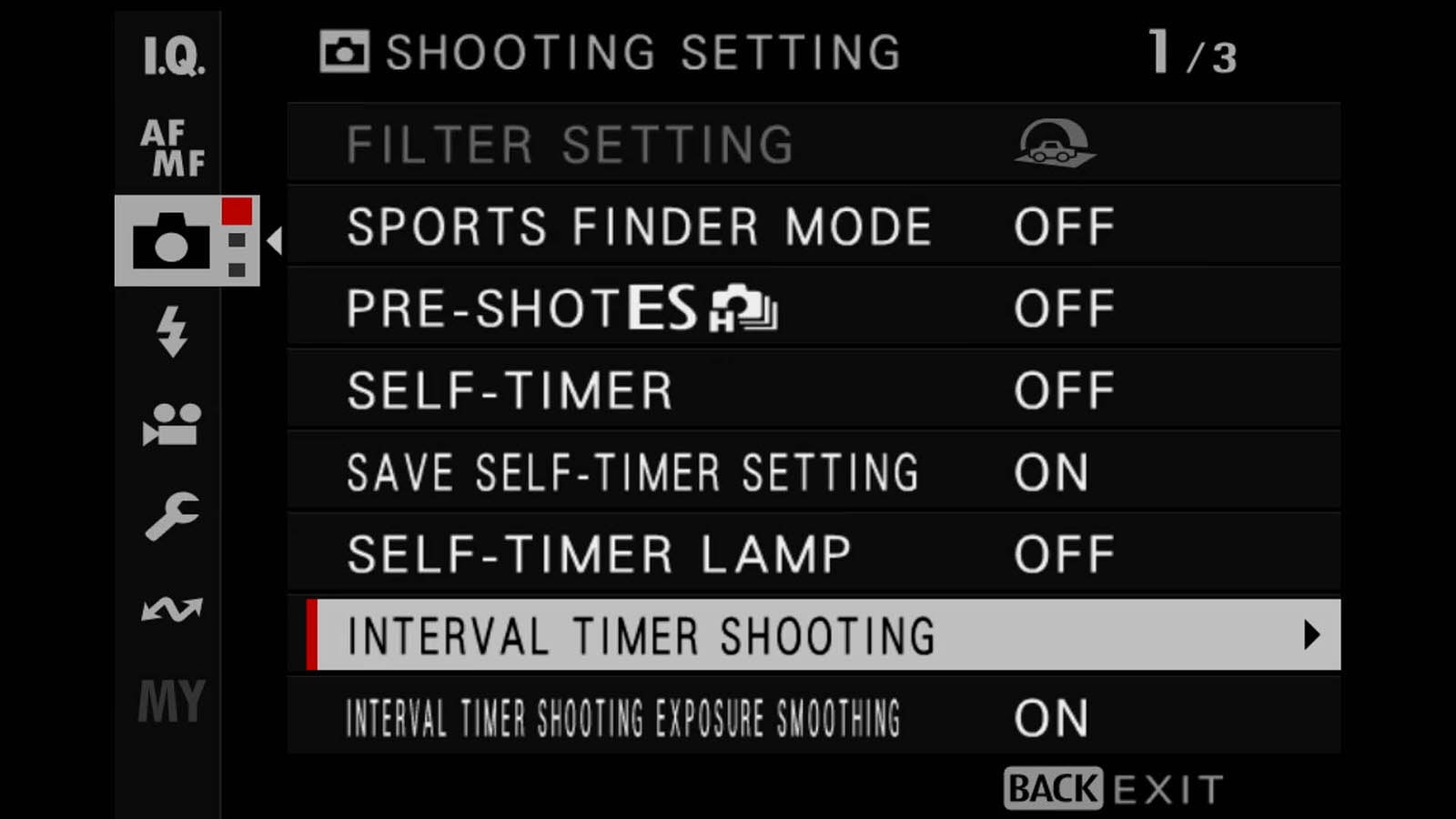
Task: Disable SAVE SELF-TIMER SETTING
Action: [1053, 471]
